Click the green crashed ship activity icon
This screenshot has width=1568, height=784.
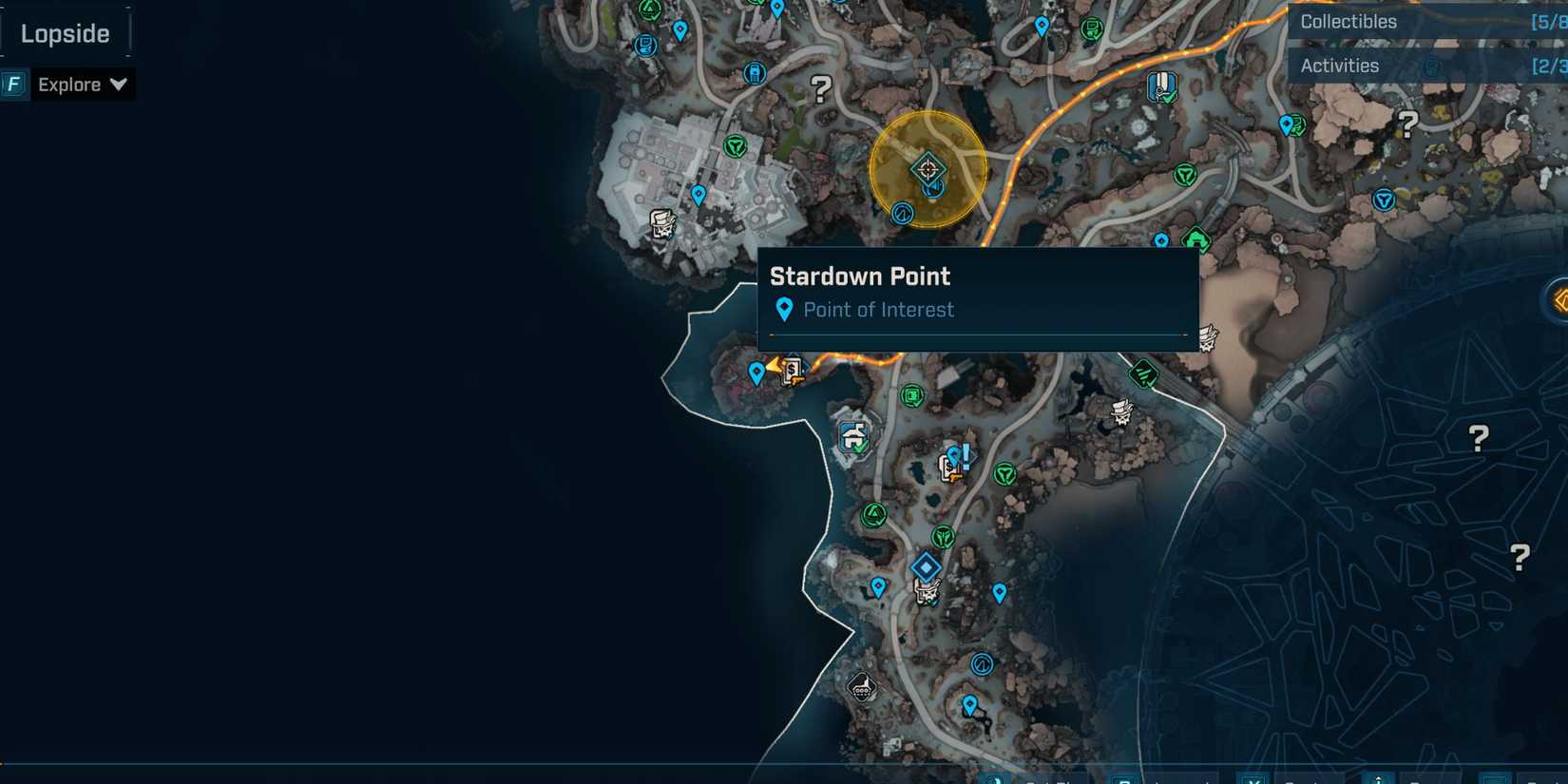coord(1143,373)
